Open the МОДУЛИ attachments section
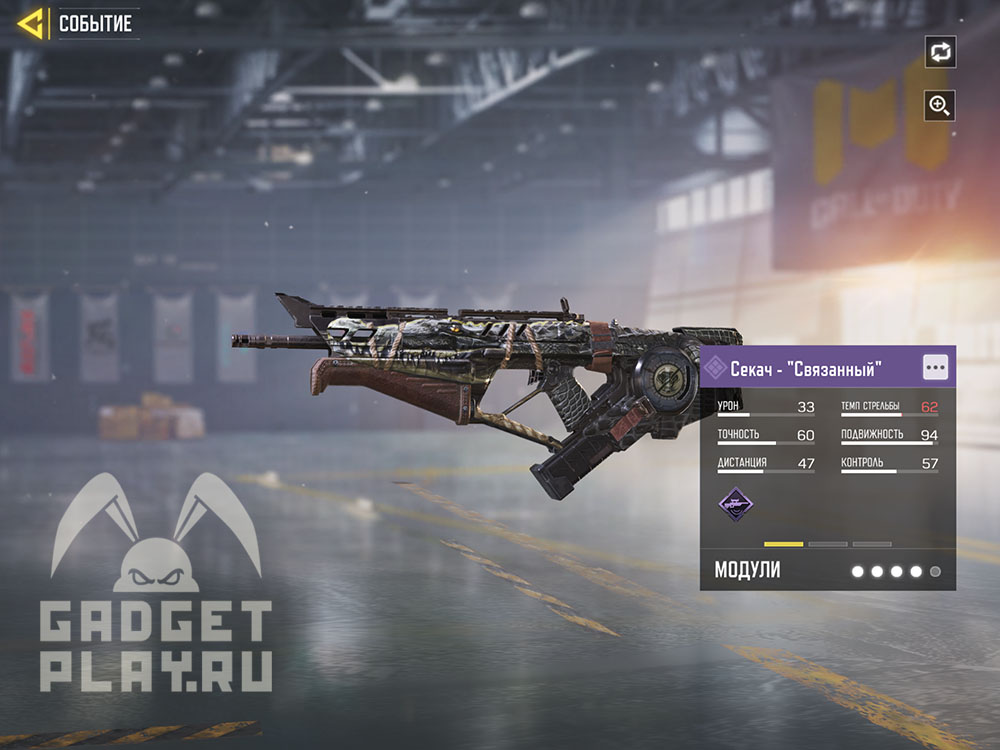This screenshot has width=1000, height=750. (x=747, y=571)
